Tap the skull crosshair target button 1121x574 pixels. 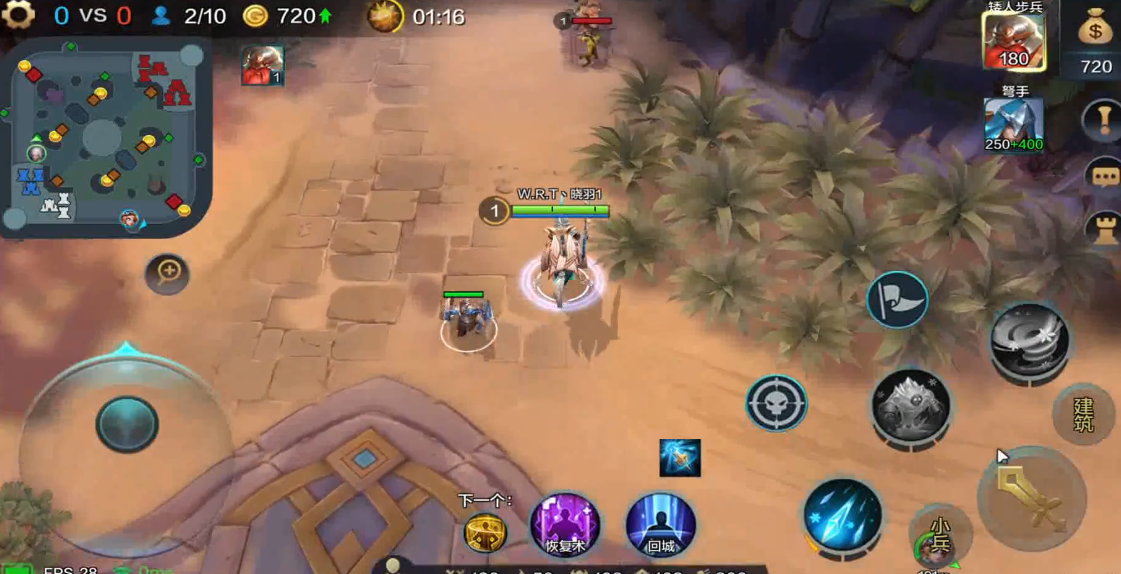[776, 403]
